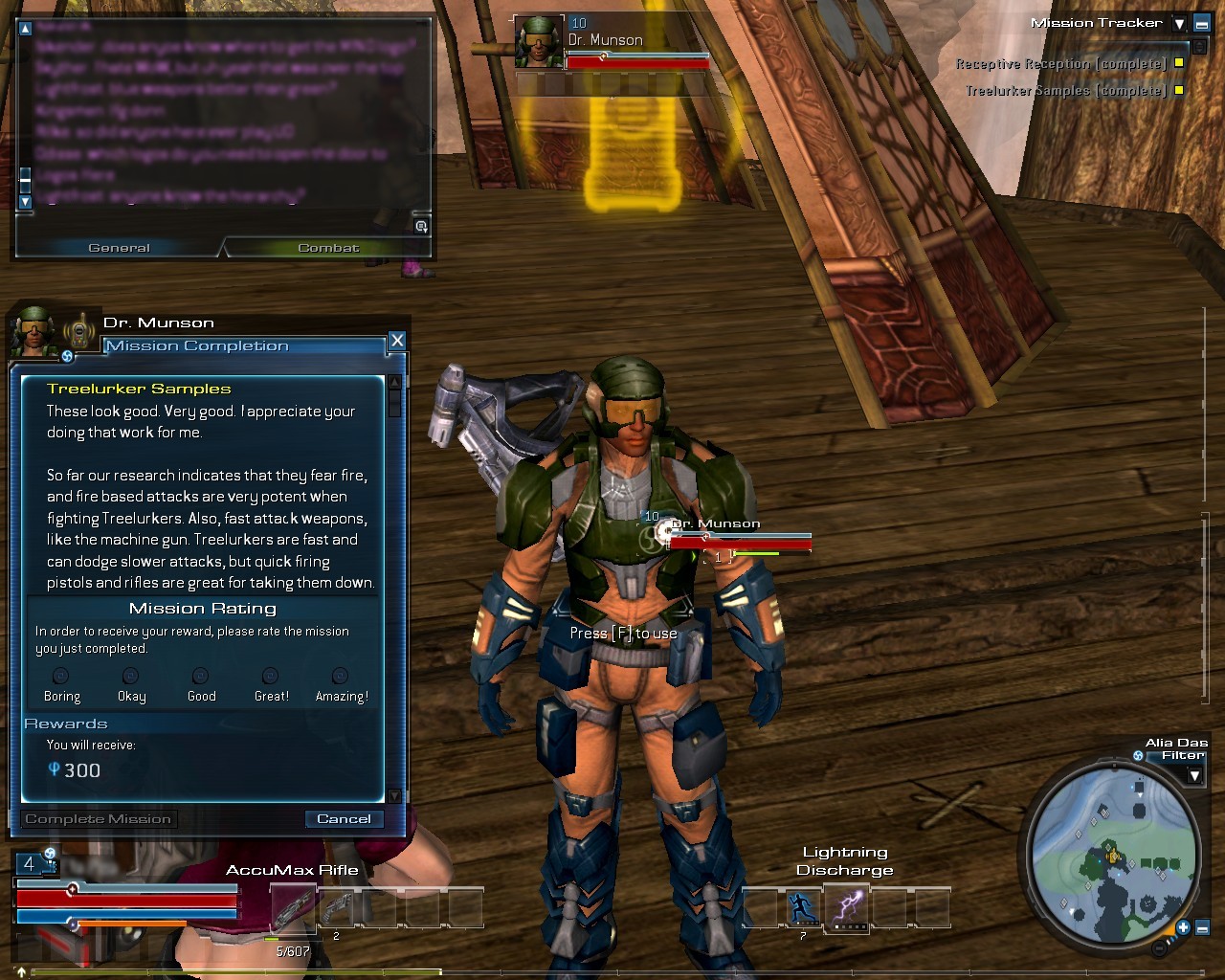Screen dimensions: 1225x980
Task: Activate the Lightning Discharge ability
Action: (x=848, y=907)
